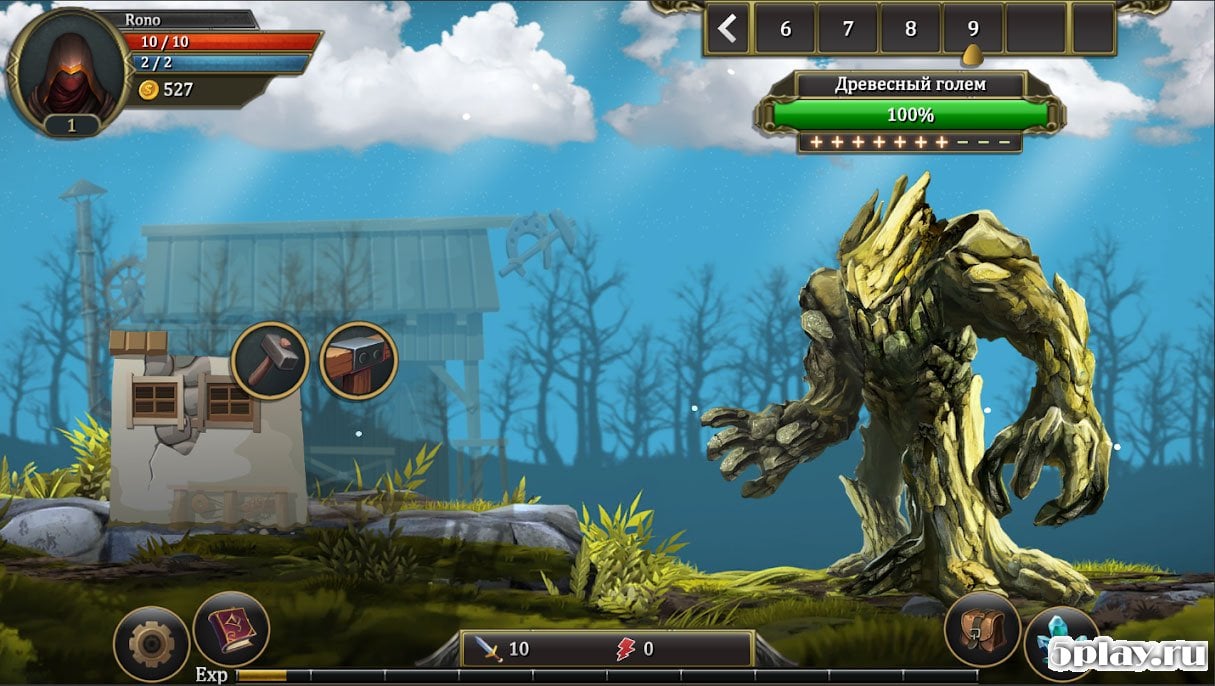Open the red spellbook journal

coord(231,630)
